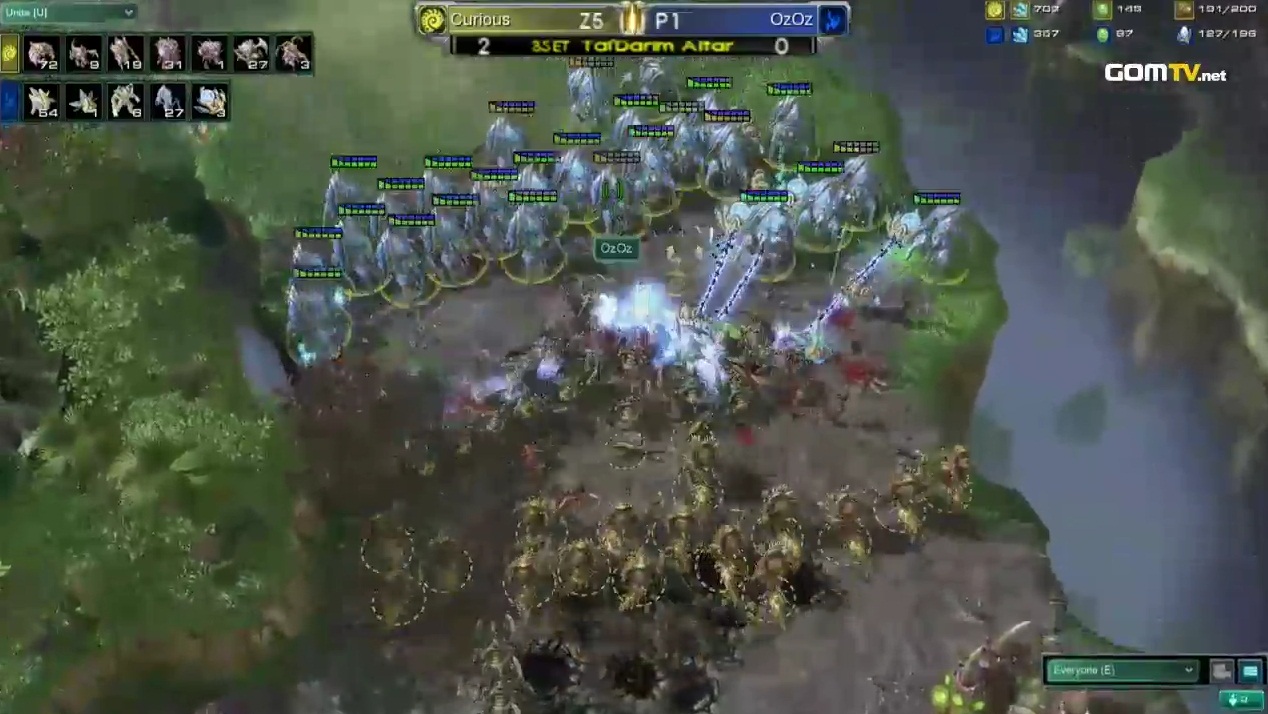Image resolution: width=1268 pixels, height=714 pixels.
Task: Select the Zerg unit icon showing 27
Action: (x=250, y=53)
